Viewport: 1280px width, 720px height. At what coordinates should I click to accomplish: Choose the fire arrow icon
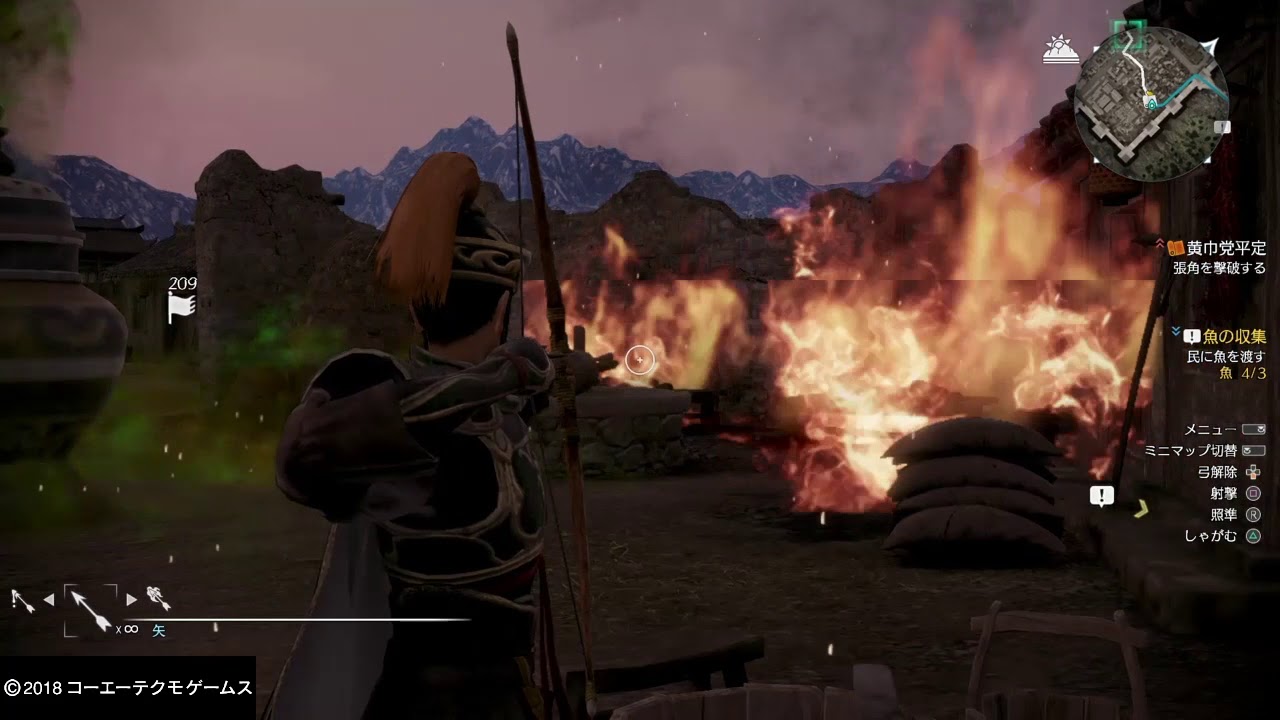pos(158,598)
